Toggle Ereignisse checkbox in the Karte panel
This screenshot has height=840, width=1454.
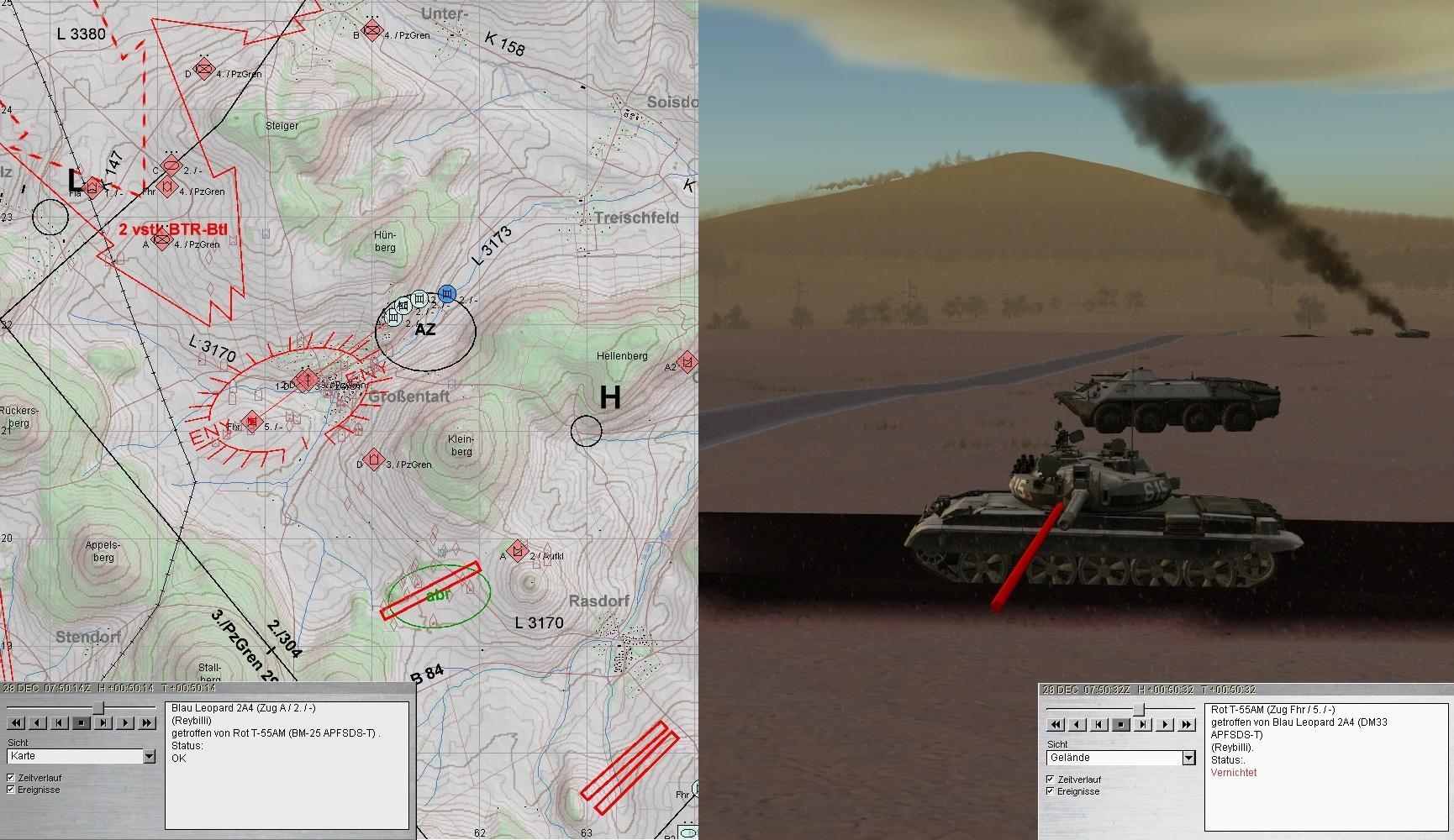coord(11,790)
